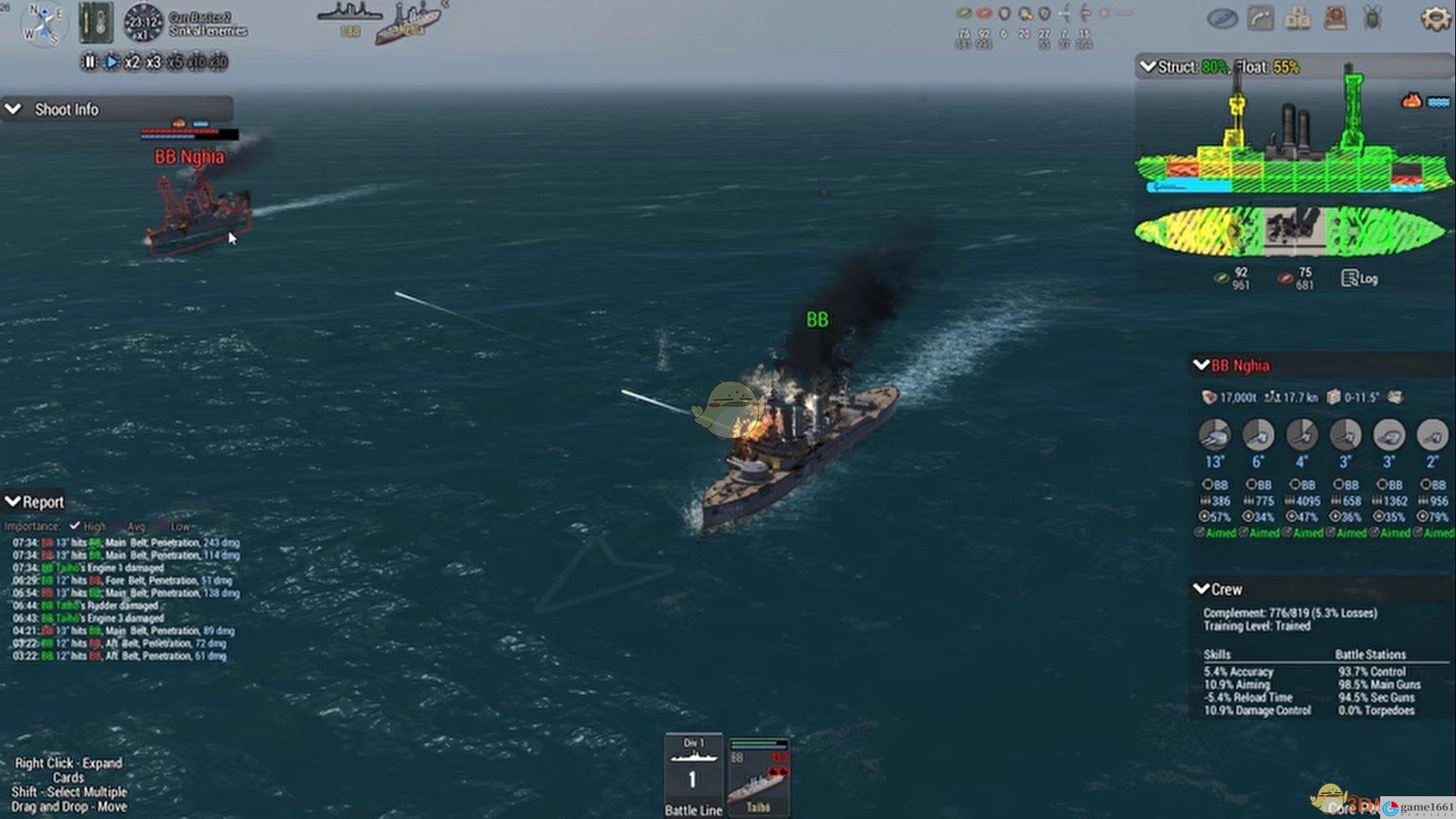This screenshot has height=819, width=1456.
Task: Open the settings gear menu
Action: 1434,18
